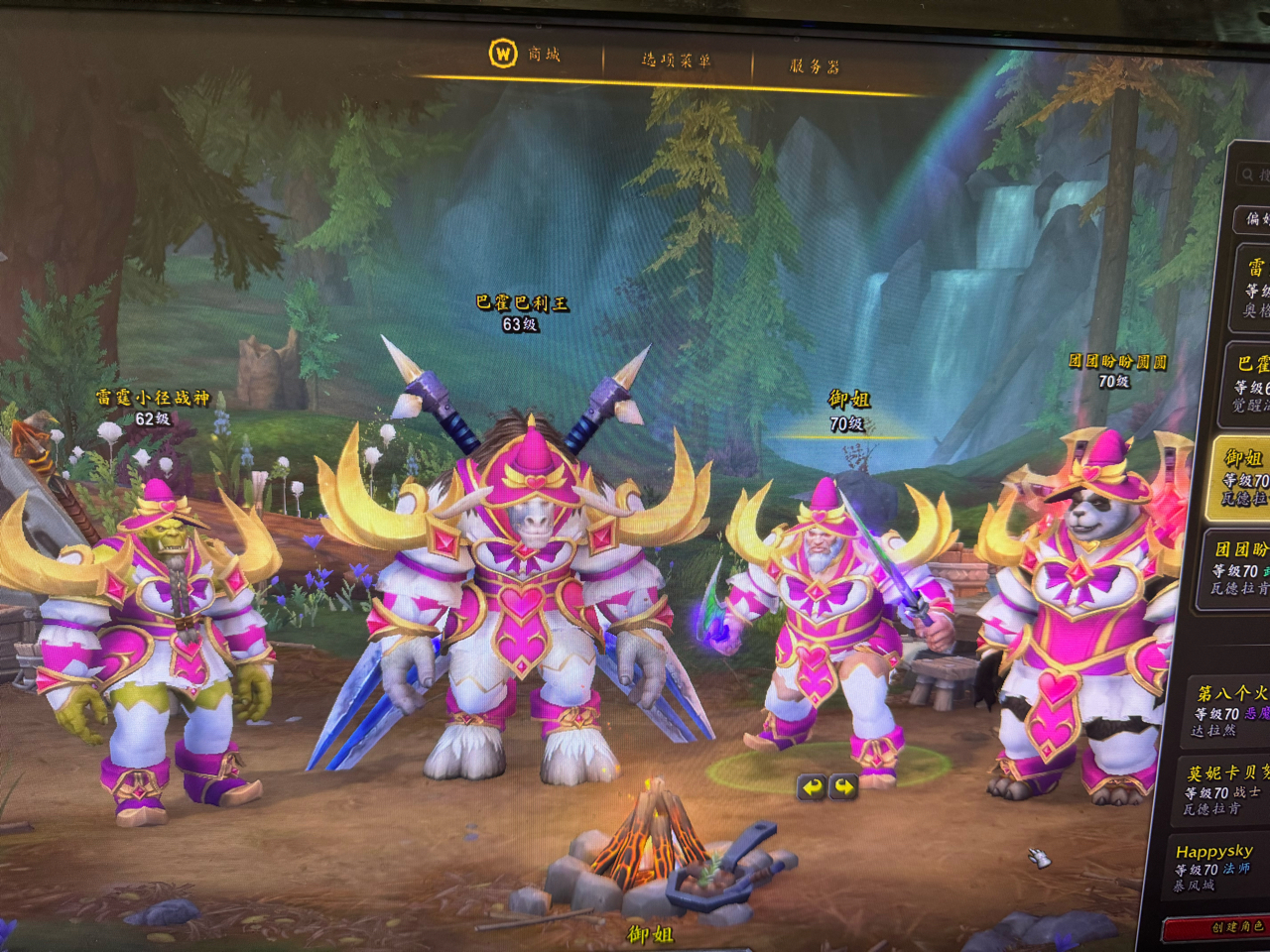Open the 商城 shop menu
The height and width of the screenshot is (952, 1270).
tap(526, 54)
